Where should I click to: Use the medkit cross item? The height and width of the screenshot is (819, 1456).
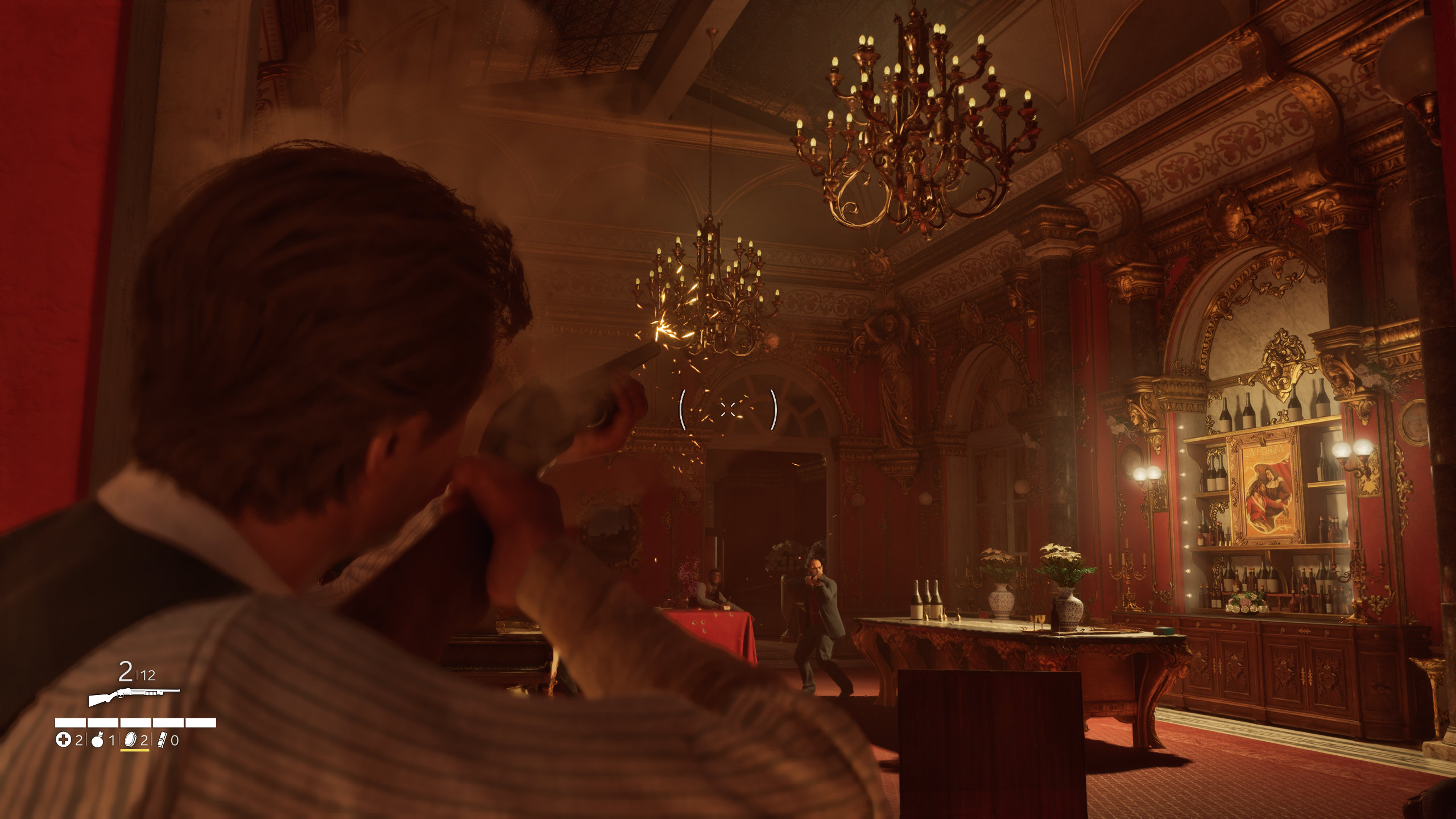click(63, 740)
